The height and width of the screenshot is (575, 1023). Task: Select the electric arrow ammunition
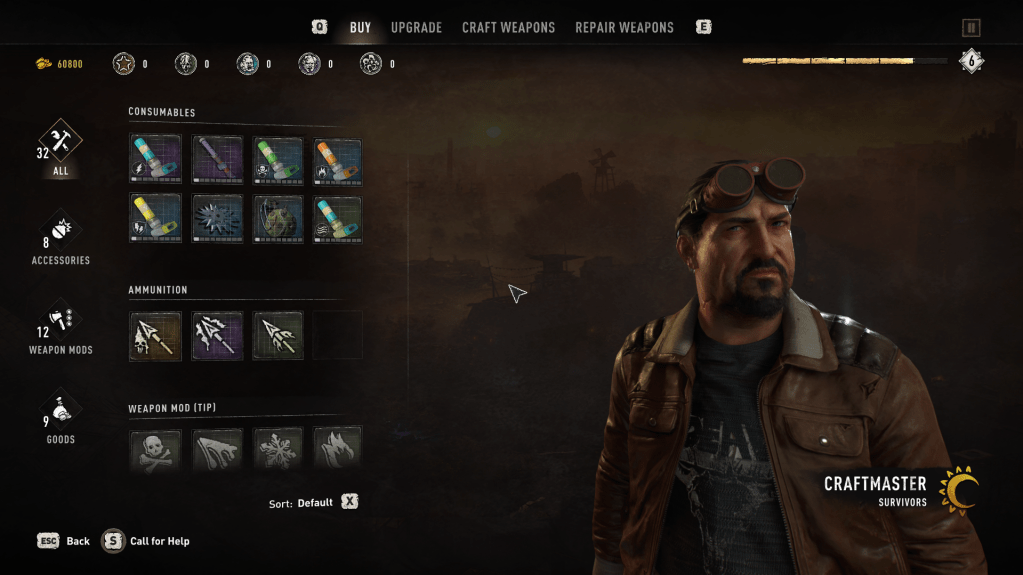217,336
